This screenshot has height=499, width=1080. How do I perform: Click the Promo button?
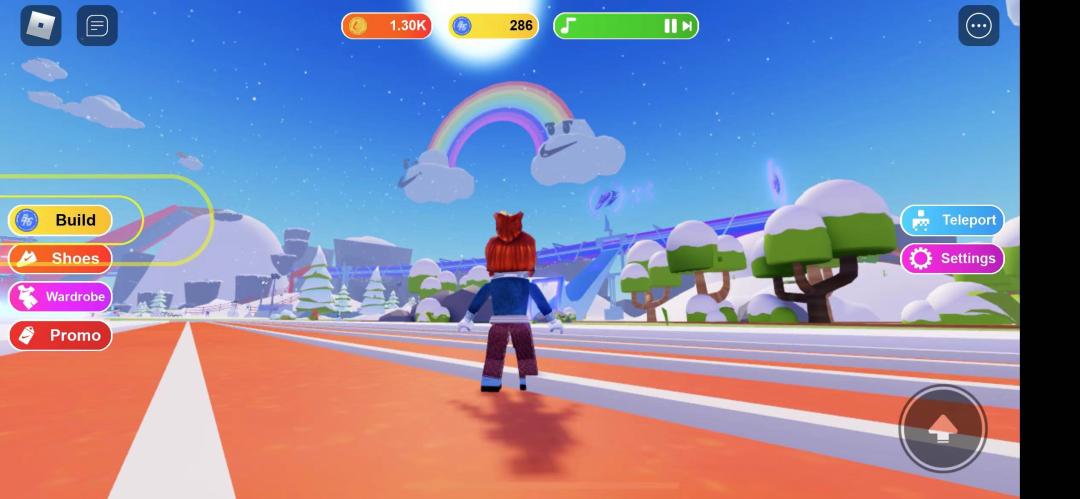[60, 335]
